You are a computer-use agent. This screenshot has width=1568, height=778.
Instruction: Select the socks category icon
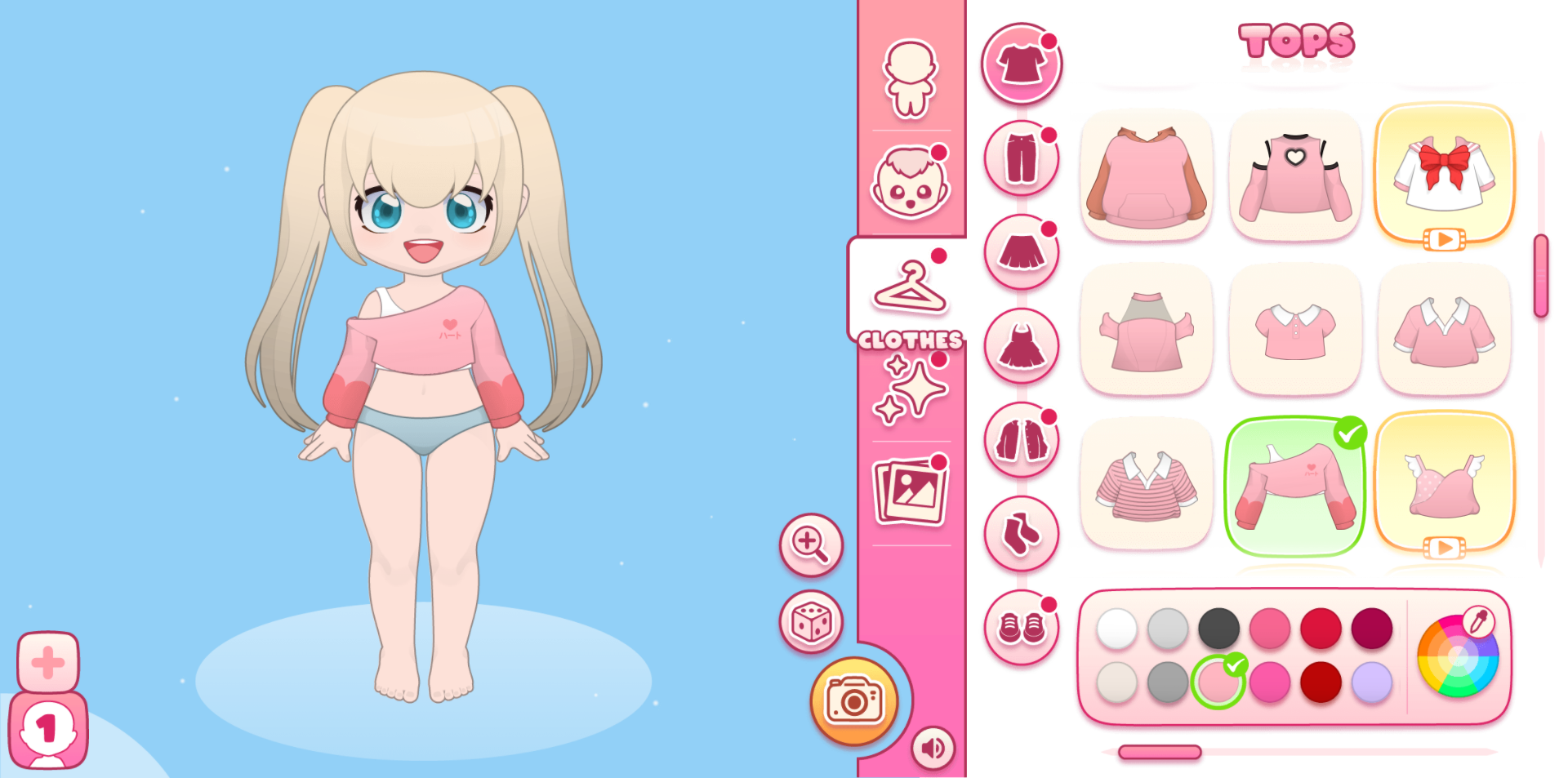point(1022,535)
